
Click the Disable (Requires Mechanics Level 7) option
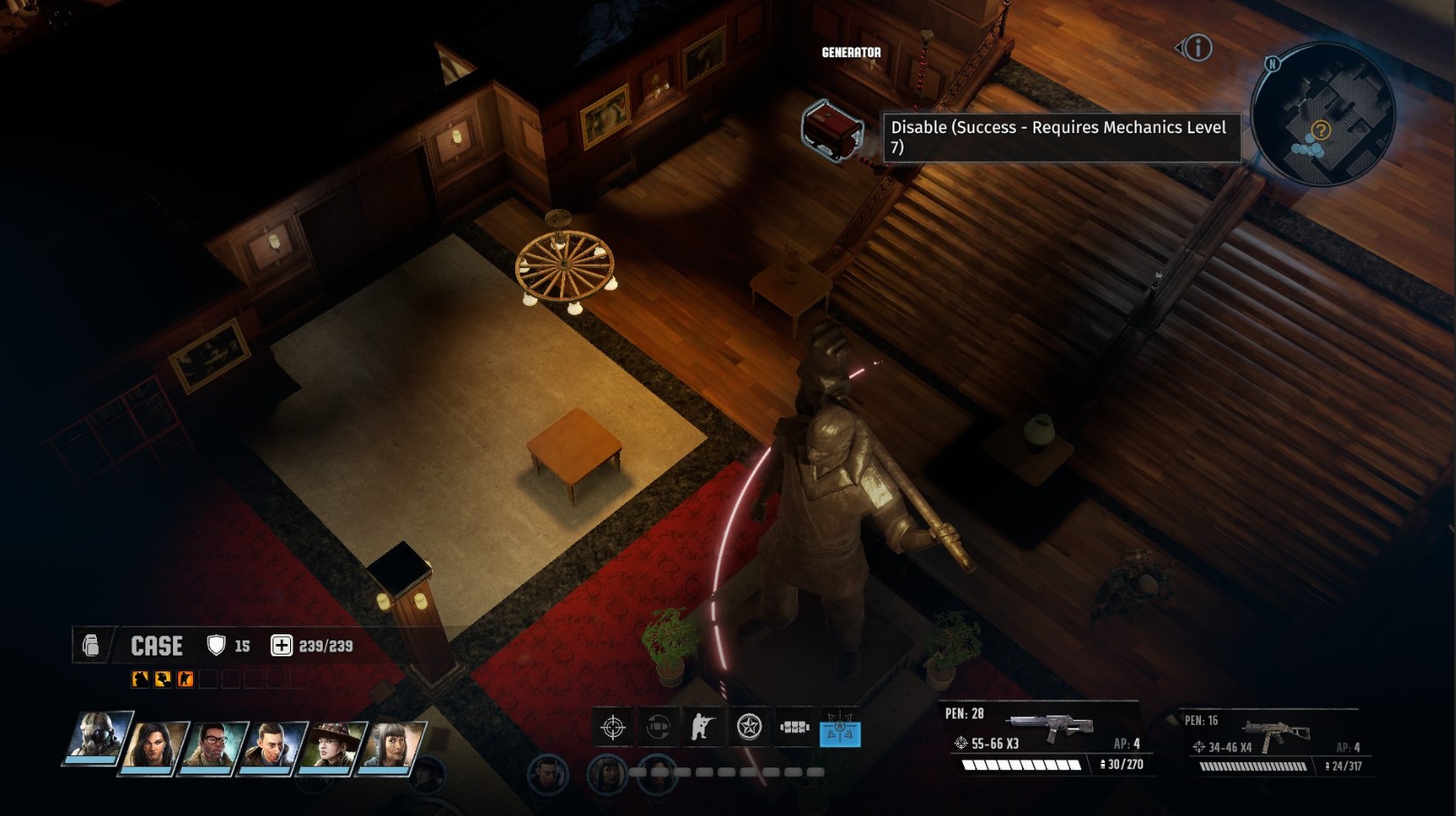coord(1061,138)
